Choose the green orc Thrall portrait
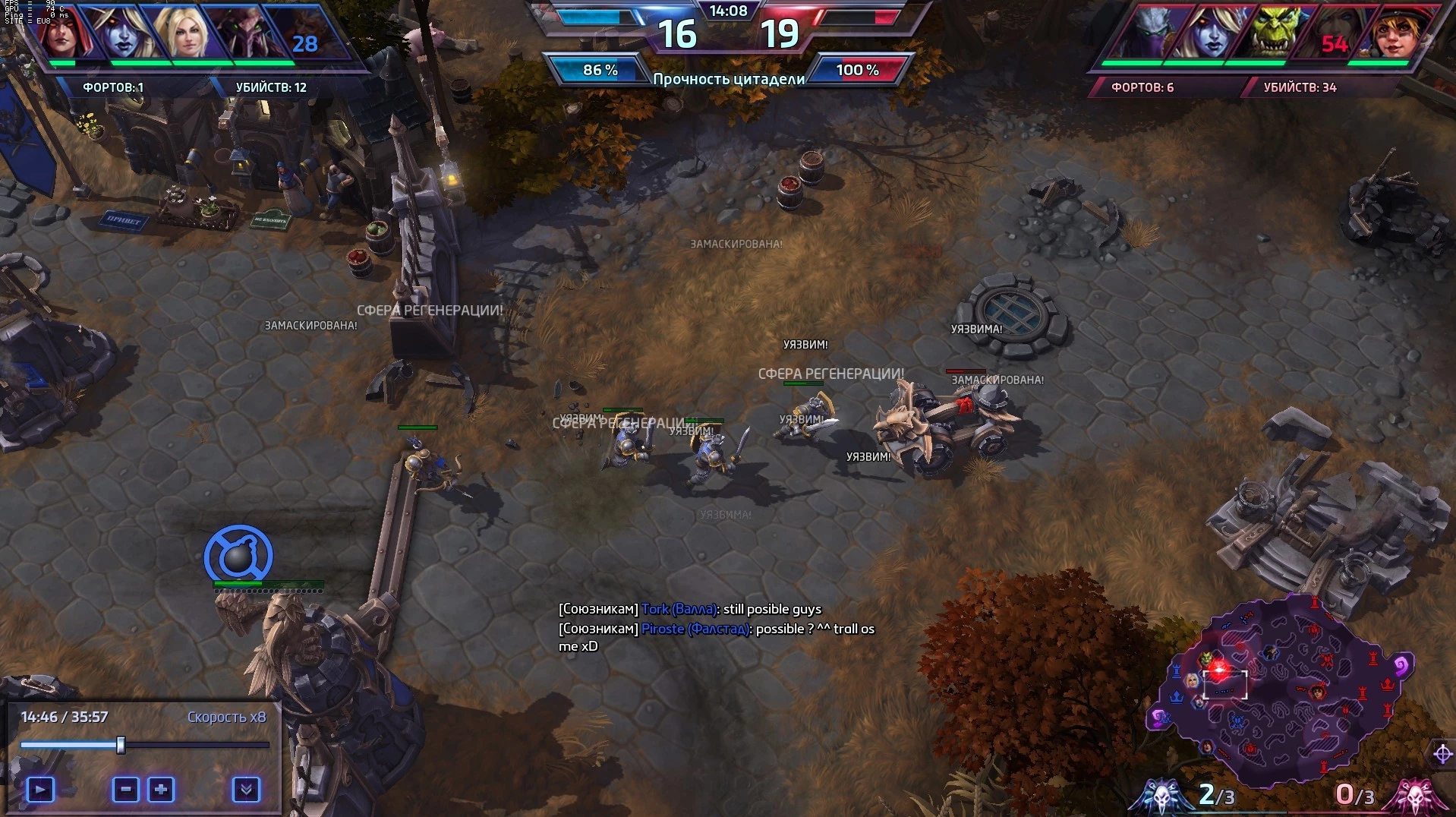Screen dimensions: 1456x817 (1273, 33)
